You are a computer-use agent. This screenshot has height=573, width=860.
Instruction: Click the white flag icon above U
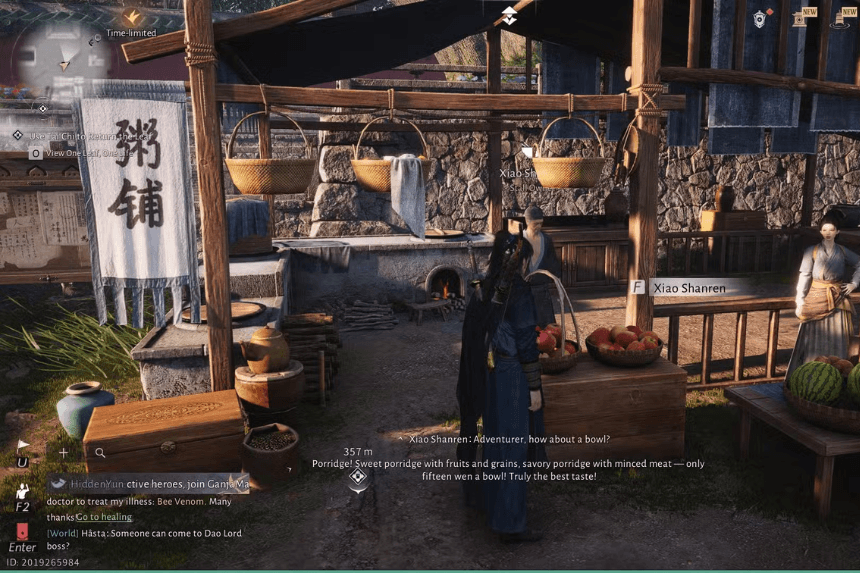tap(23, 446)
